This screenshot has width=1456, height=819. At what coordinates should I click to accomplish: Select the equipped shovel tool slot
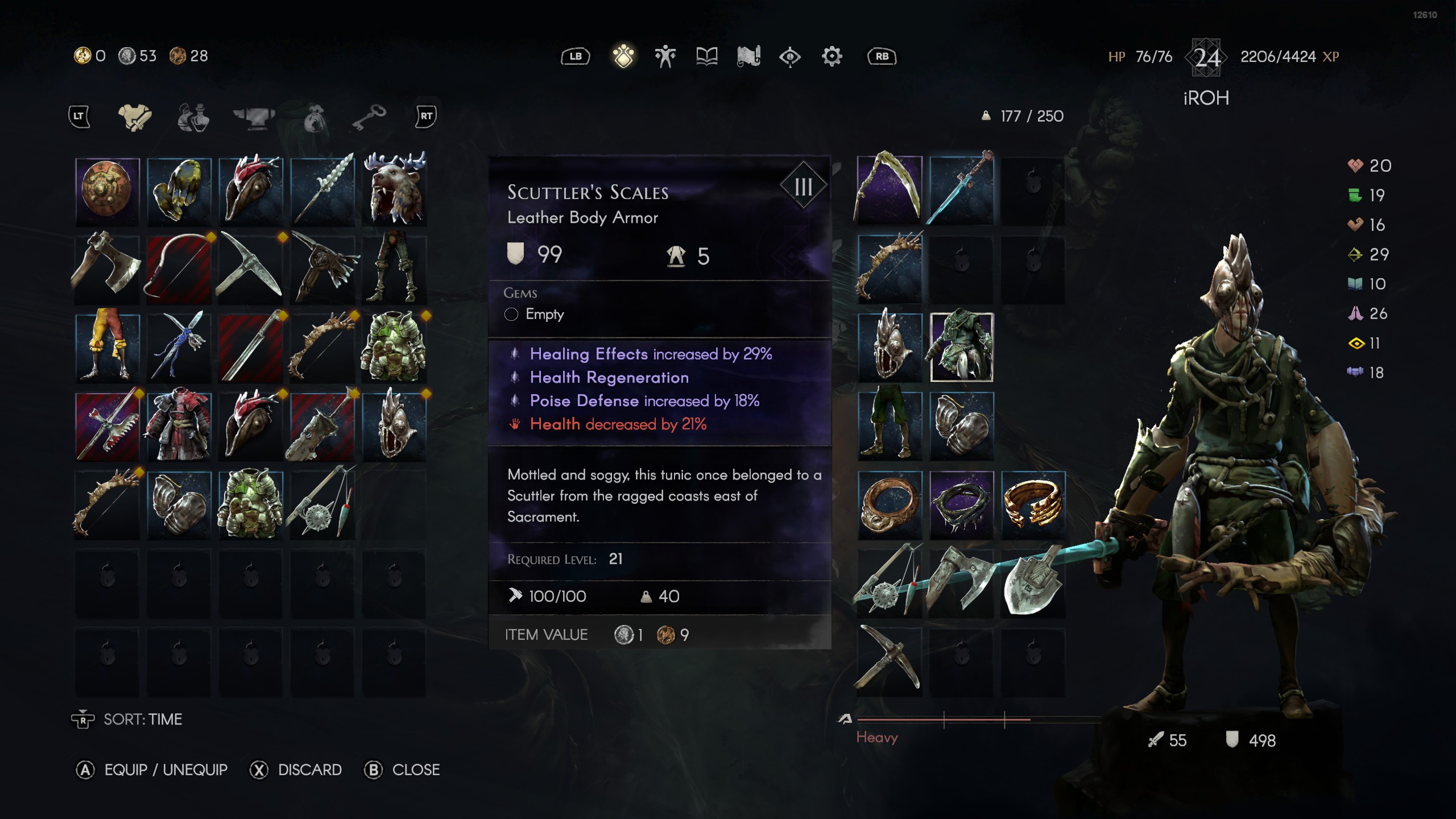pos(1033,582)
